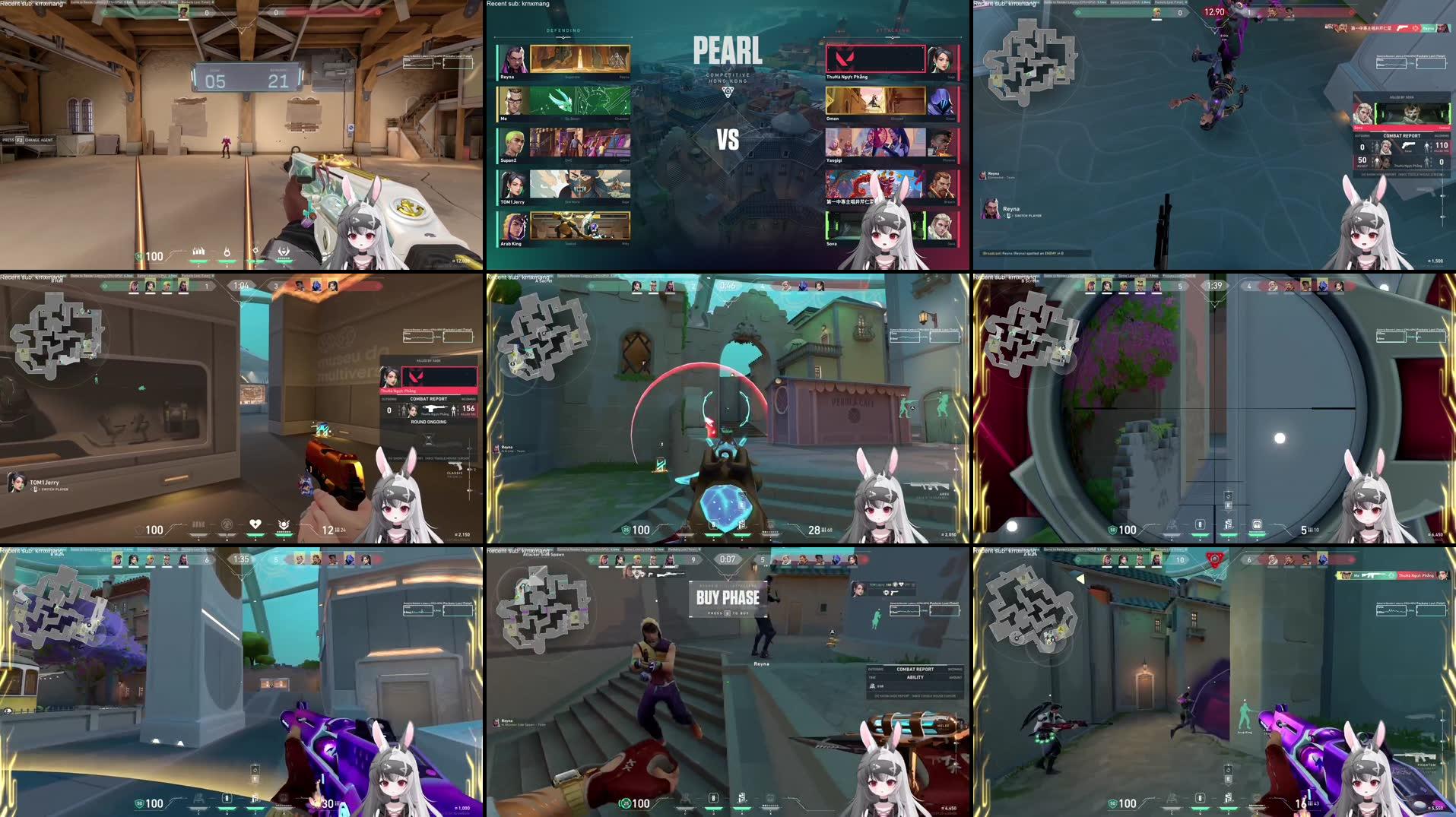Select the ATTACKING team header on the Pearl screen
Screen dimensions: 1456x817
(x=891, y=30)
